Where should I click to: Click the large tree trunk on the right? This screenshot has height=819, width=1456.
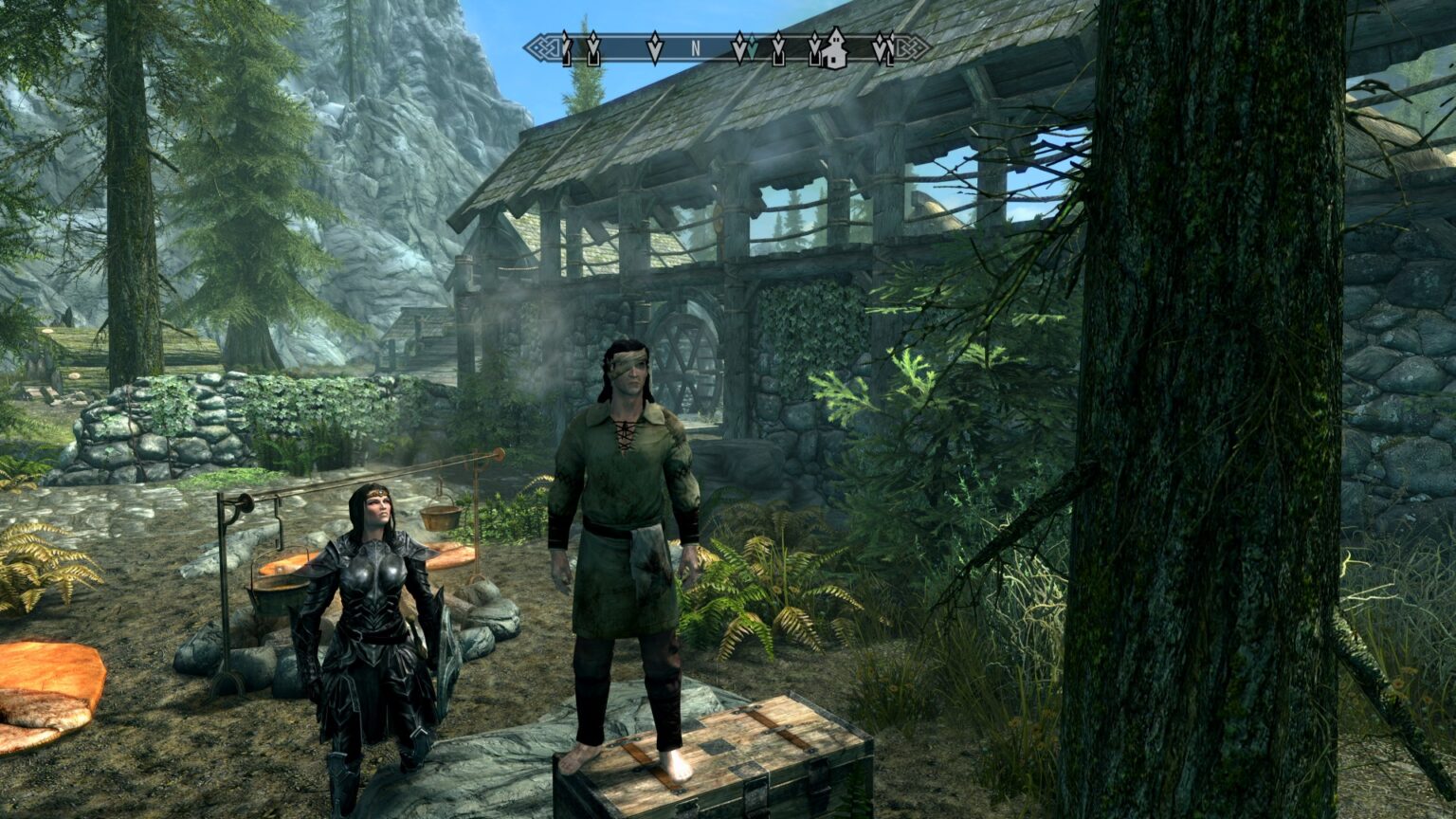pos(1175,427)
